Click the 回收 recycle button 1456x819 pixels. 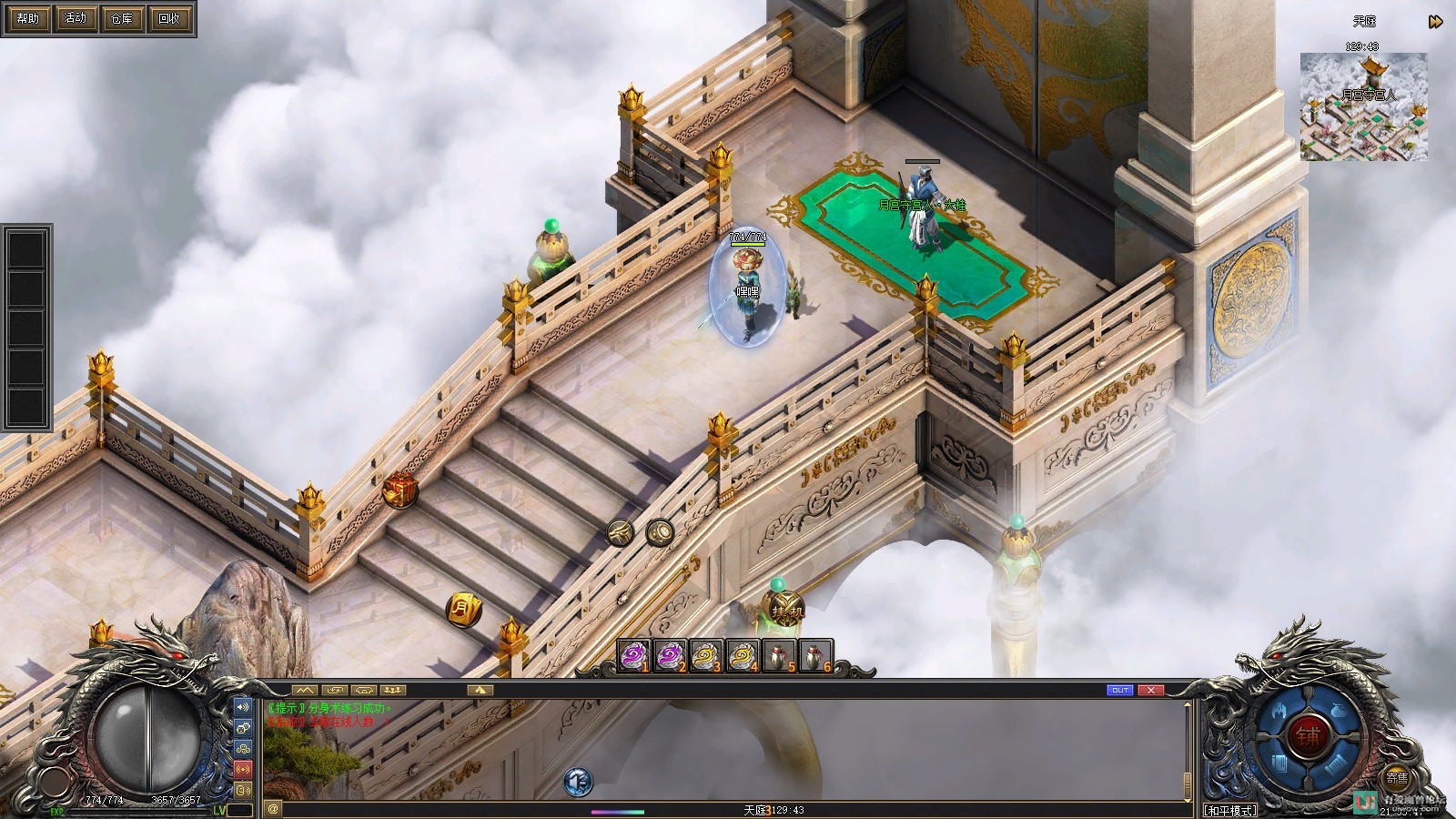tap(168, 18)
